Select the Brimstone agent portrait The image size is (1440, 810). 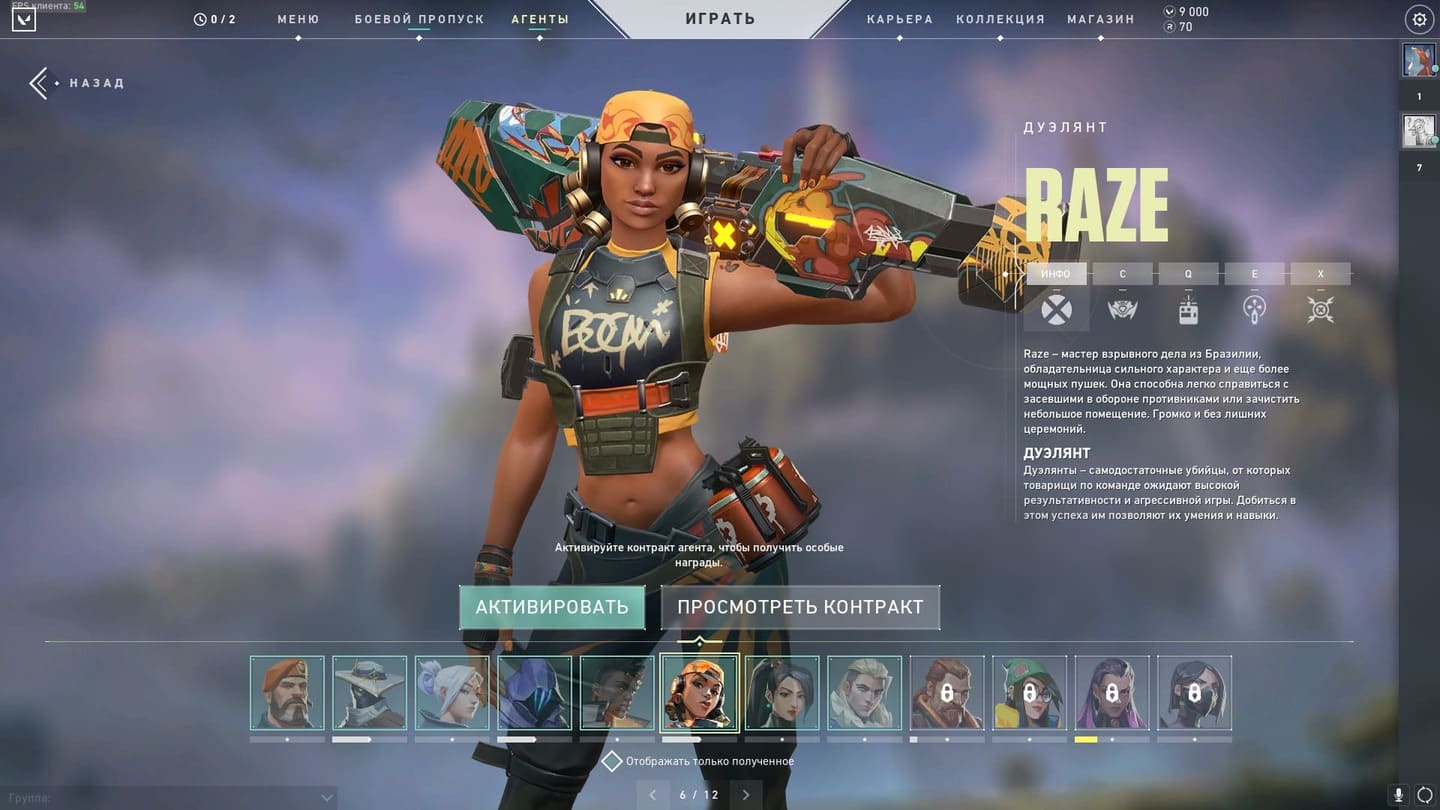287,692
